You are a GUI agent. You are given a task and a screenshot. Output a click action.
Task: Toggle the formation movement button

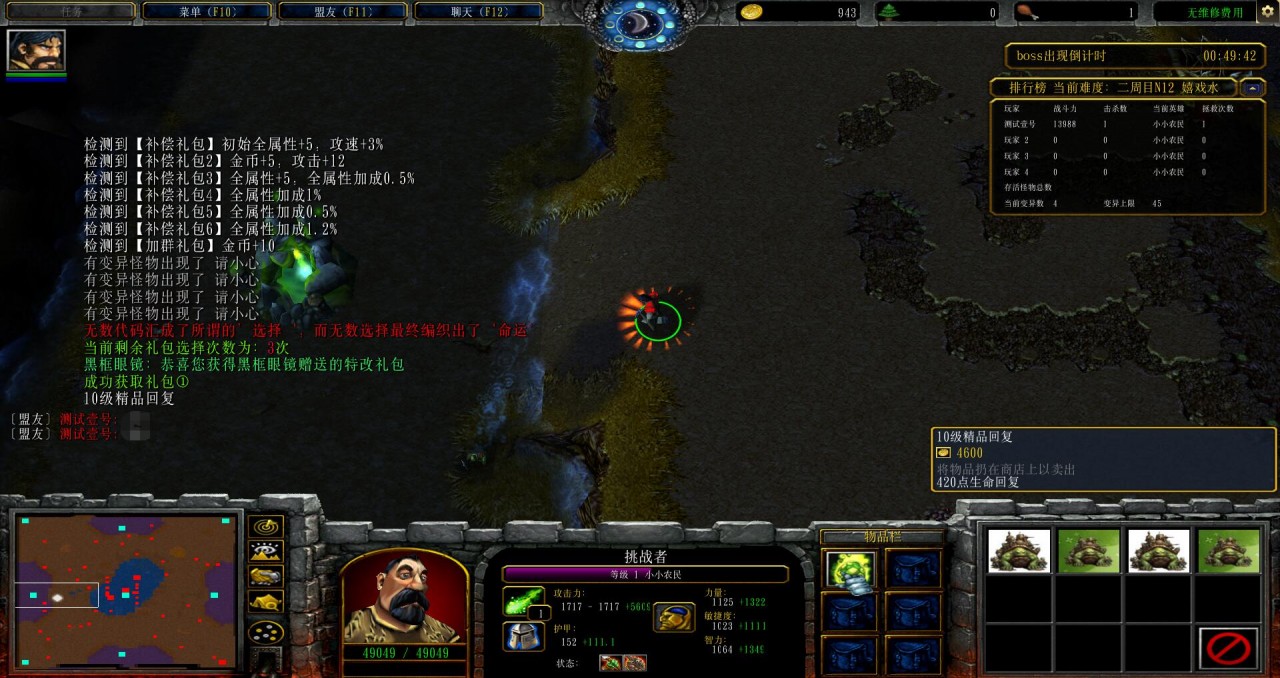click(x=265, y=632)
